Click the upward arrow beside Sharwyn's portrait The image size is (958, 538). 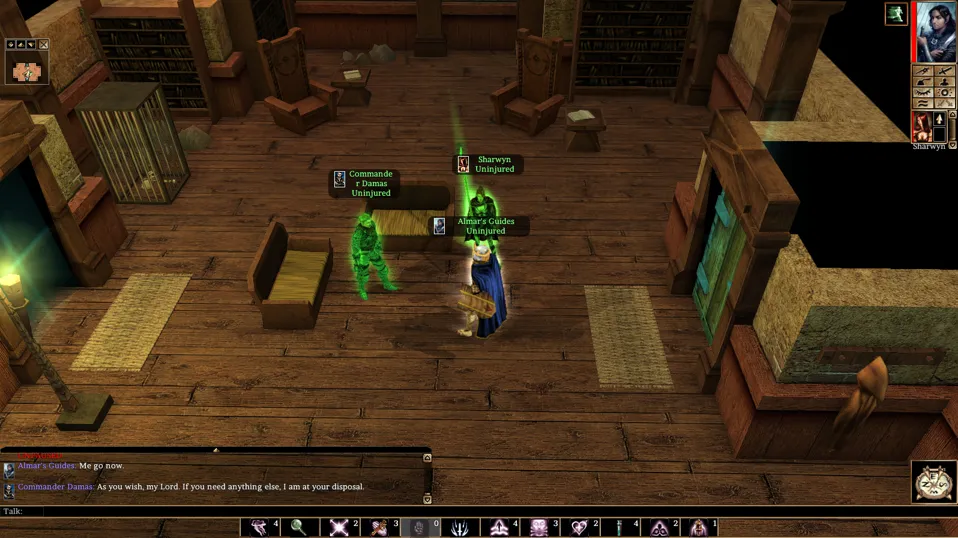pos(940,120)
